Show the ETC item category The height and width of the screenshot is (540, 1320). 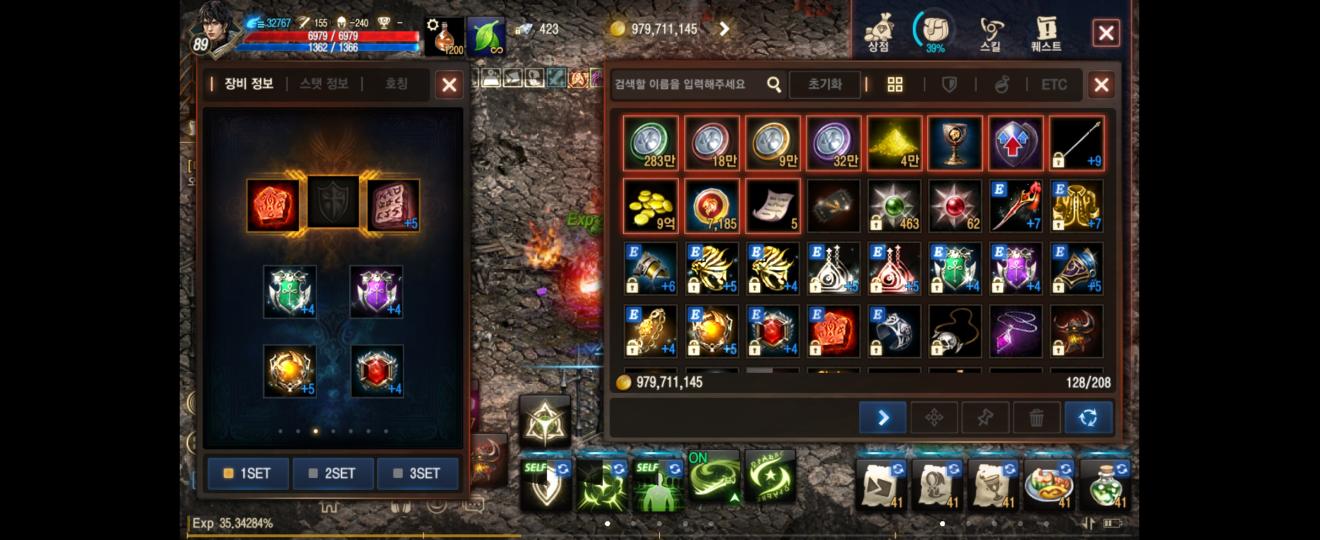1054,85
